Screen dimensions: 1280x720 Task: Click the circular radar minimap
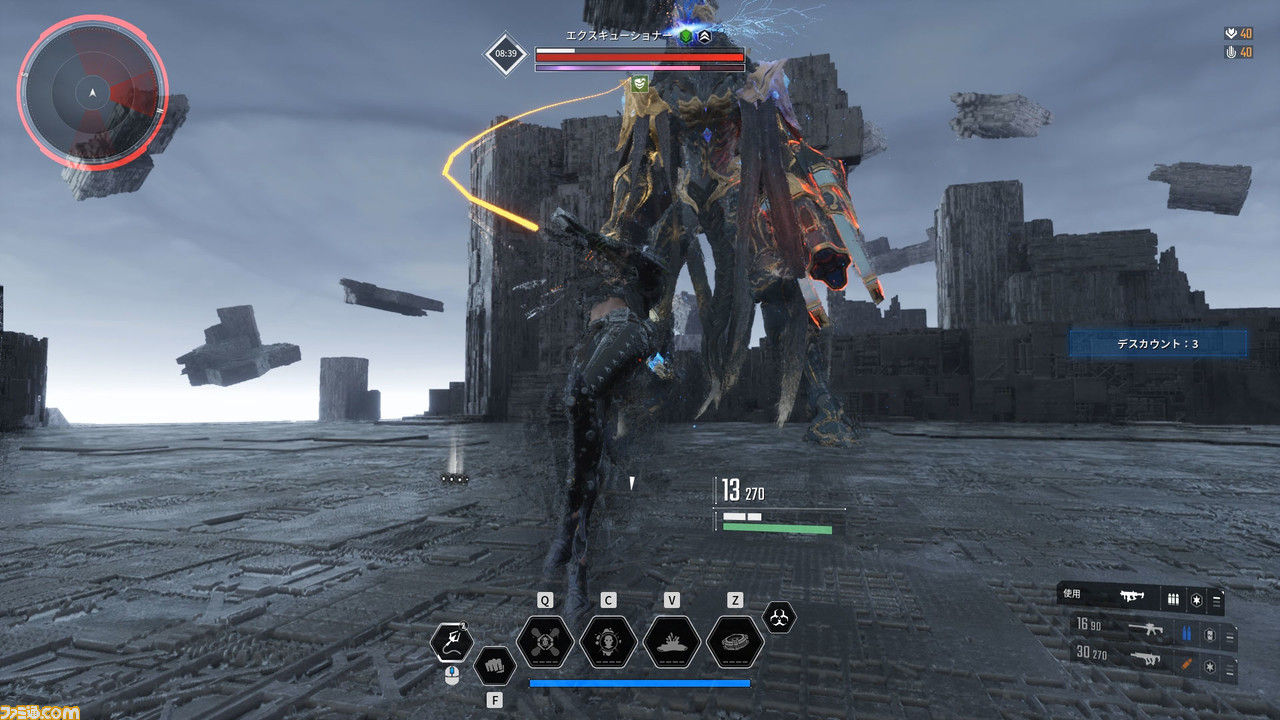click(x=92, y=92)
